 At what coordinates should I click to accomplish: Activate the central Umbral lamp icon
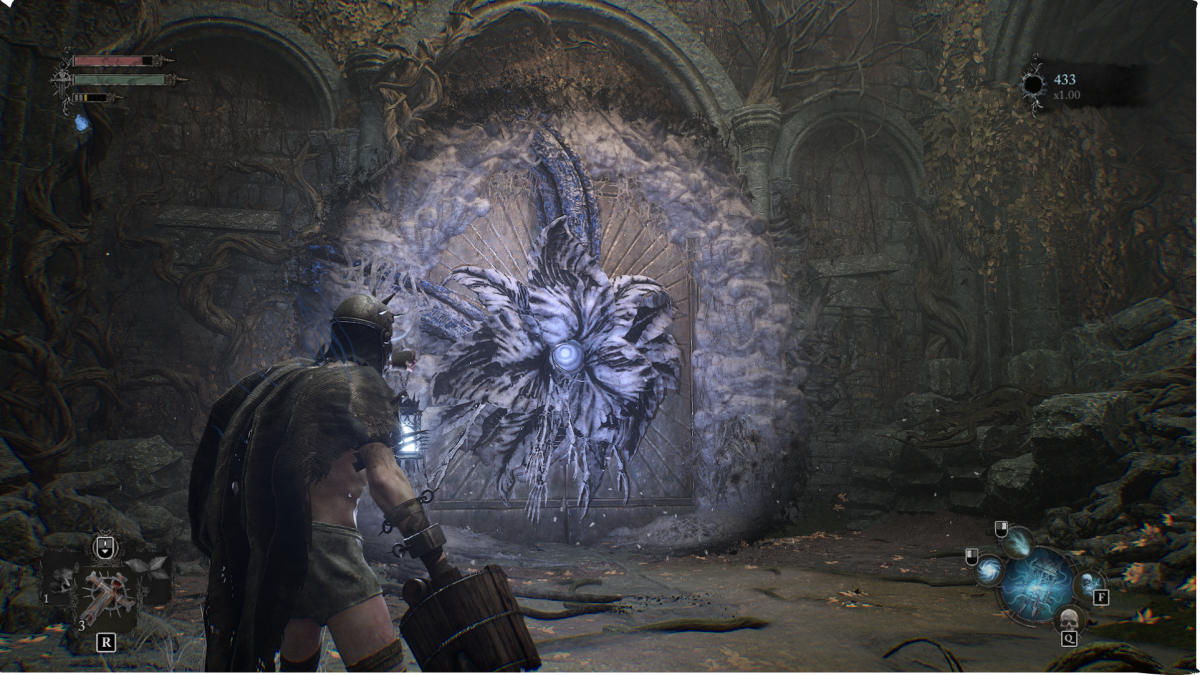tap(1038, 582)
